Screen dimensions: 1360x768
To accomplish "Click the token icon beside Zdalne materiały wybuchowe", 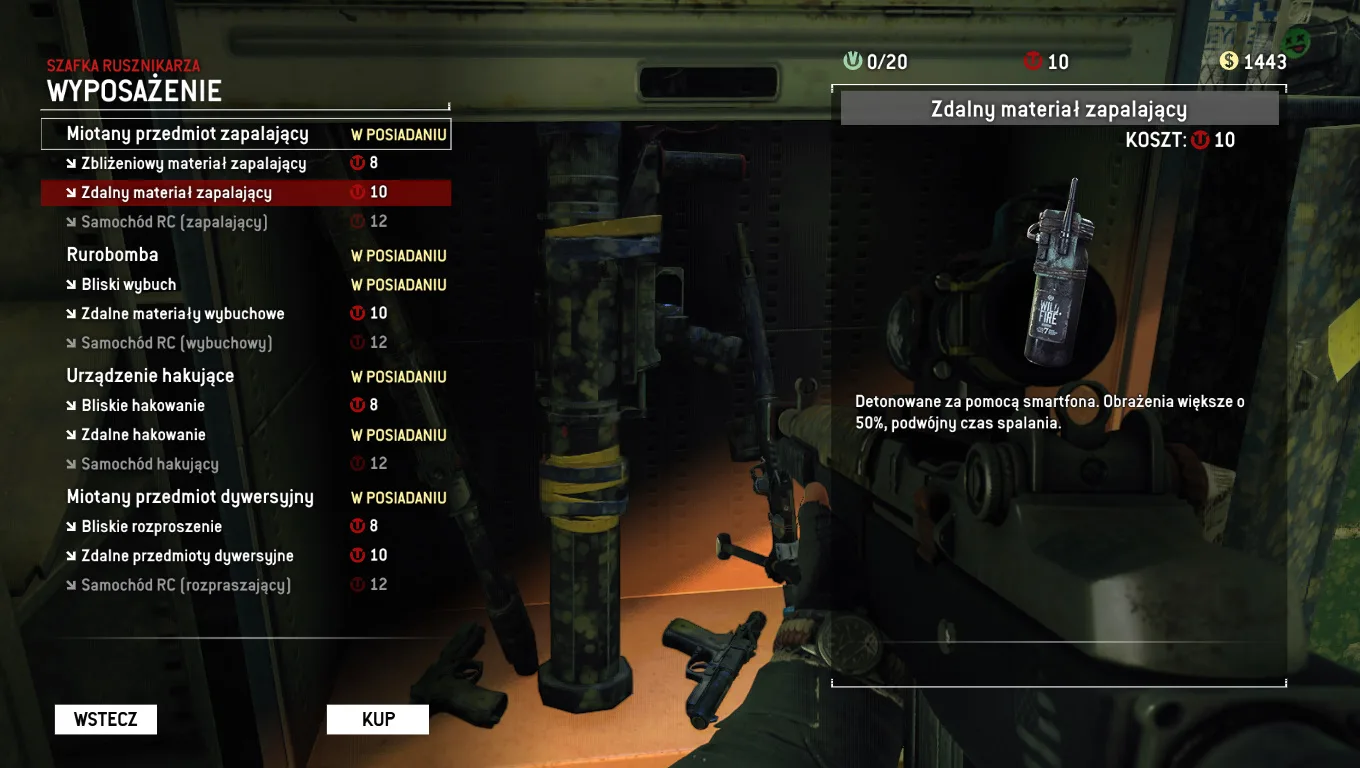I will click(357, 313).
